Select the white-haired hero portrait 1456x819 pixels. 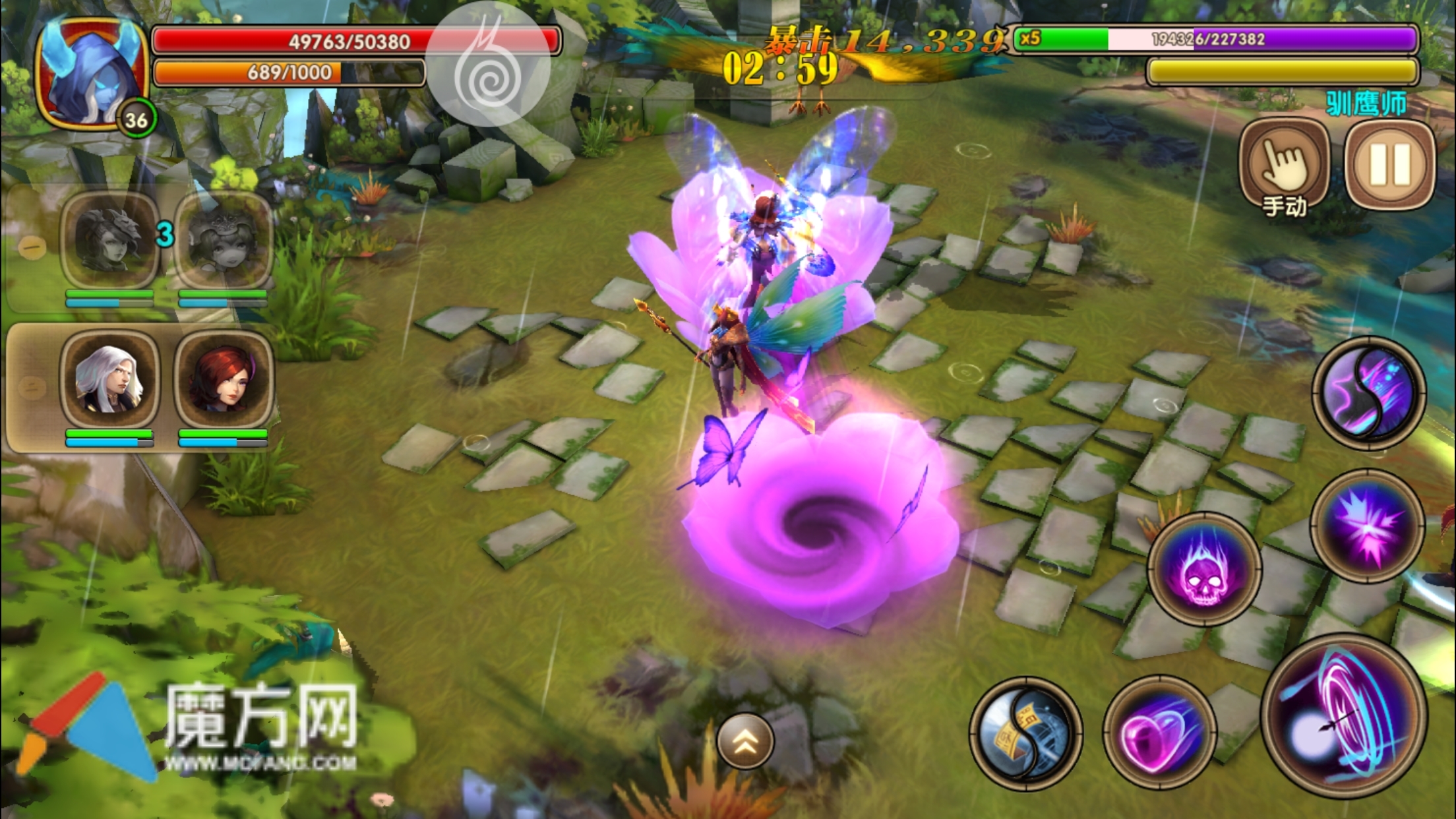point(109,380)
